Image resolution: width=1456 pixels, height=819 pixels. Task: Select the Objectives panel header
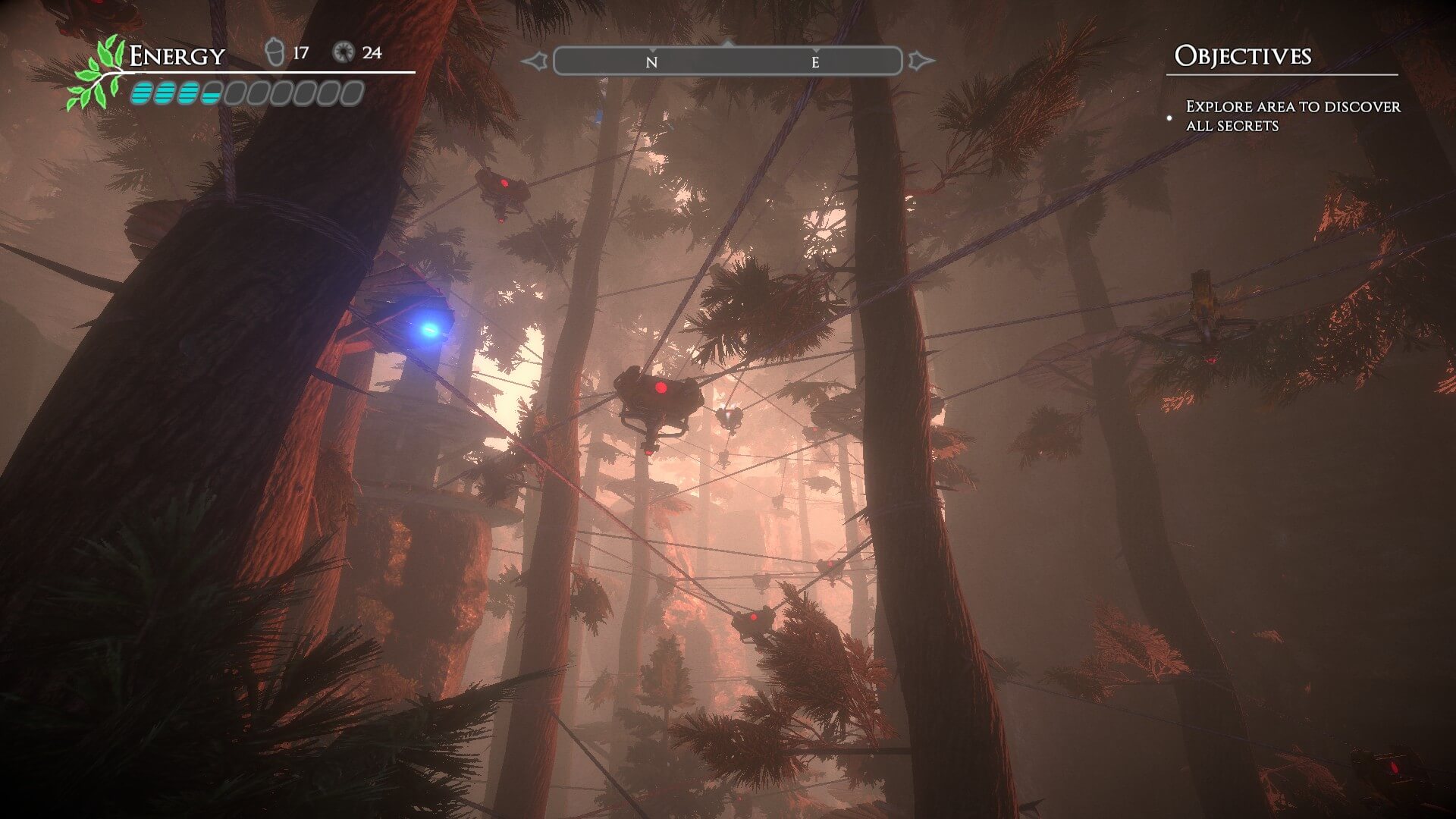1242,56
